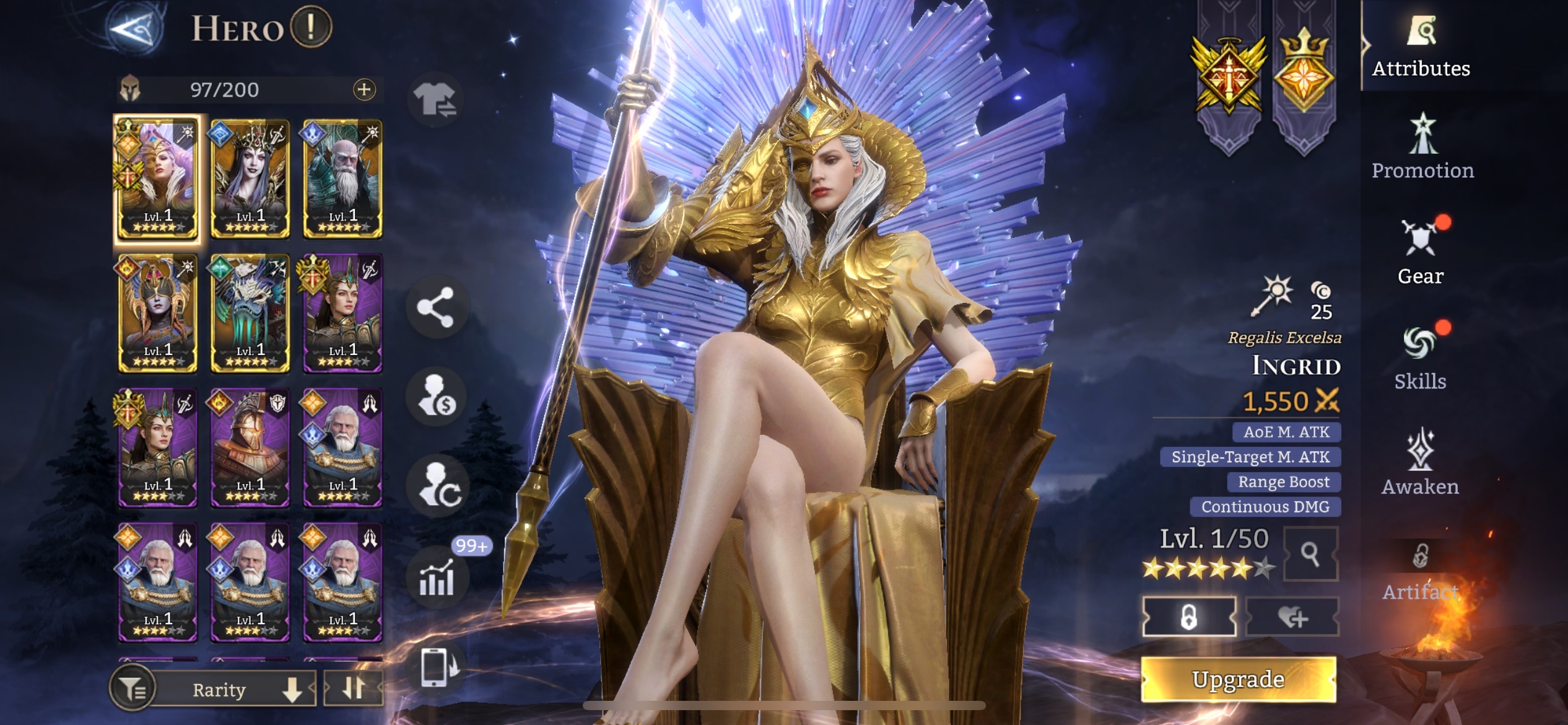Pick the golden-helmet knight hero card
Screen dimensions: 1568x725
tap(250, 448)
